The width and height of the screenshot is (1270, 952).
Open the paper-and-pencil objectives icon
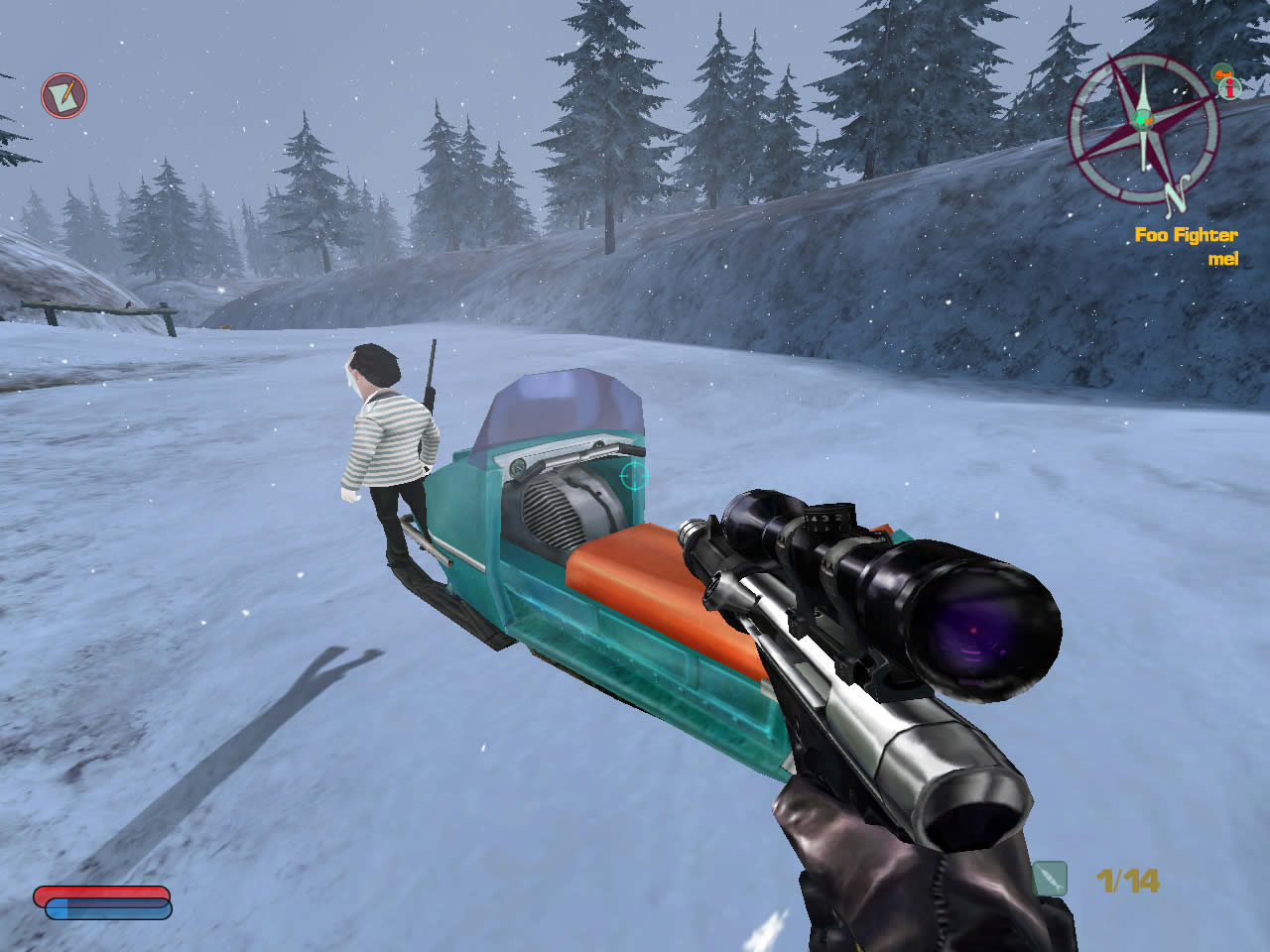coord(63,96)
